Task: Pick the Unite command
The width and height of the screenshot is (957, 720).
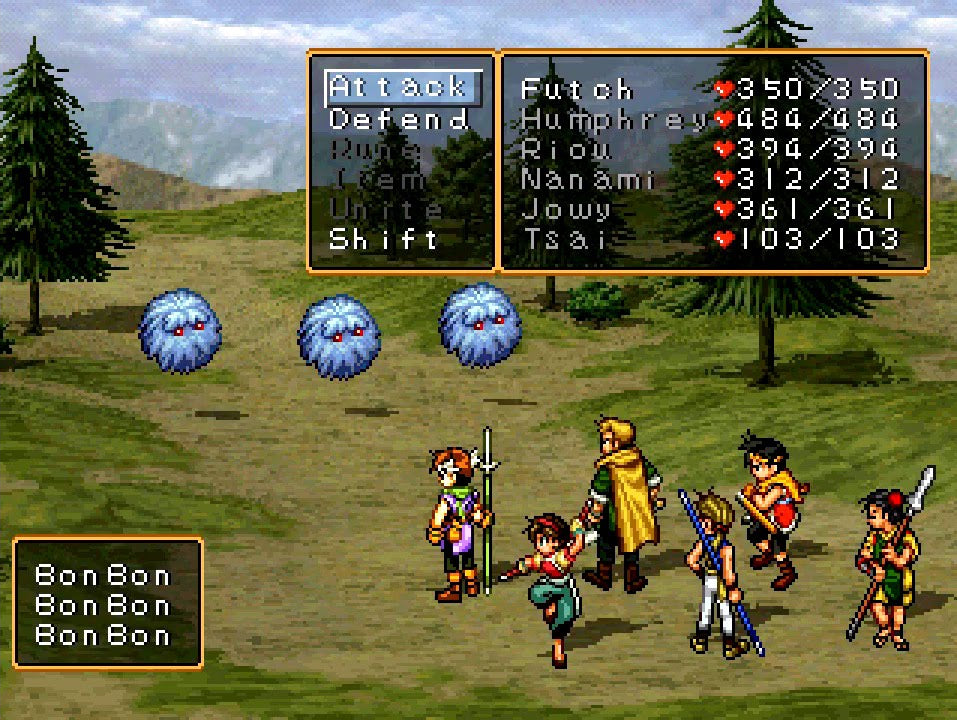Action: point(385,210)
